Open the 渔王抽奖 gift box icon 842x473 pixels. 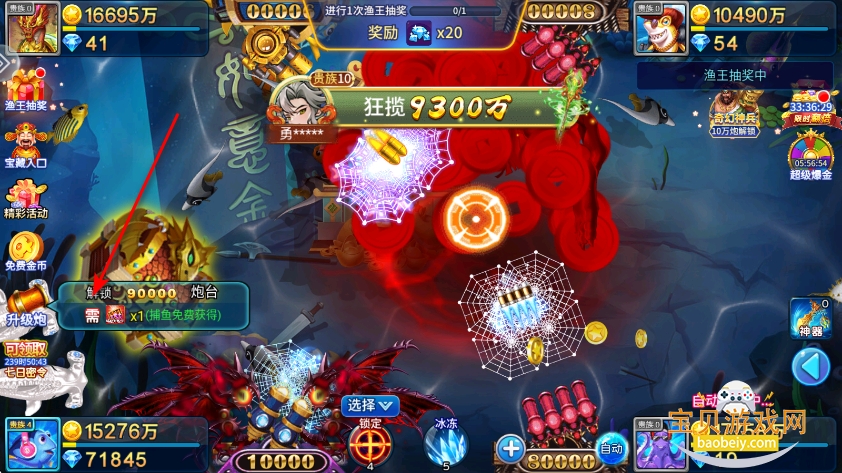coord(26,88)
